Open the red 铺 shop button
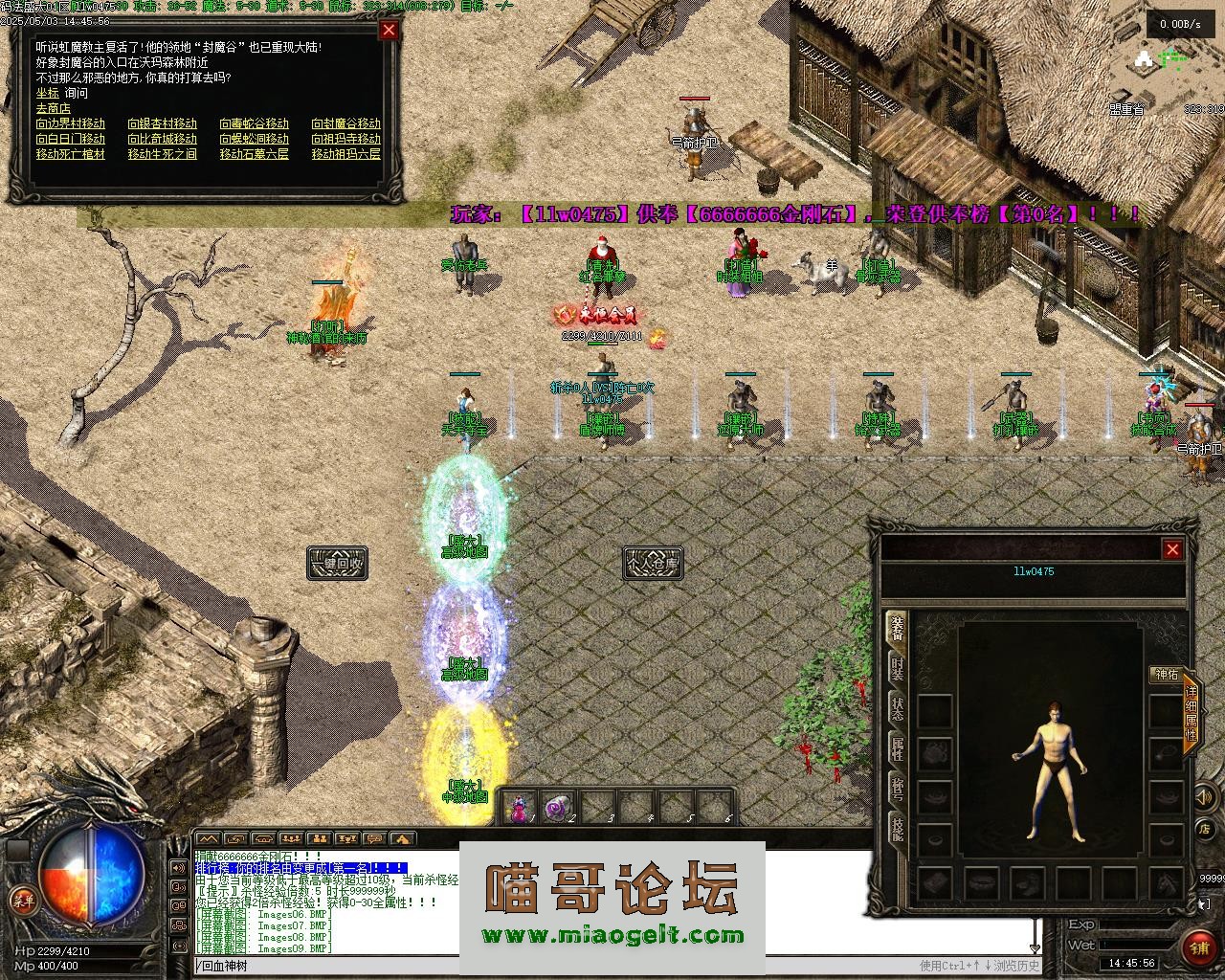 pyautogui.click(x=1198, y=947)
